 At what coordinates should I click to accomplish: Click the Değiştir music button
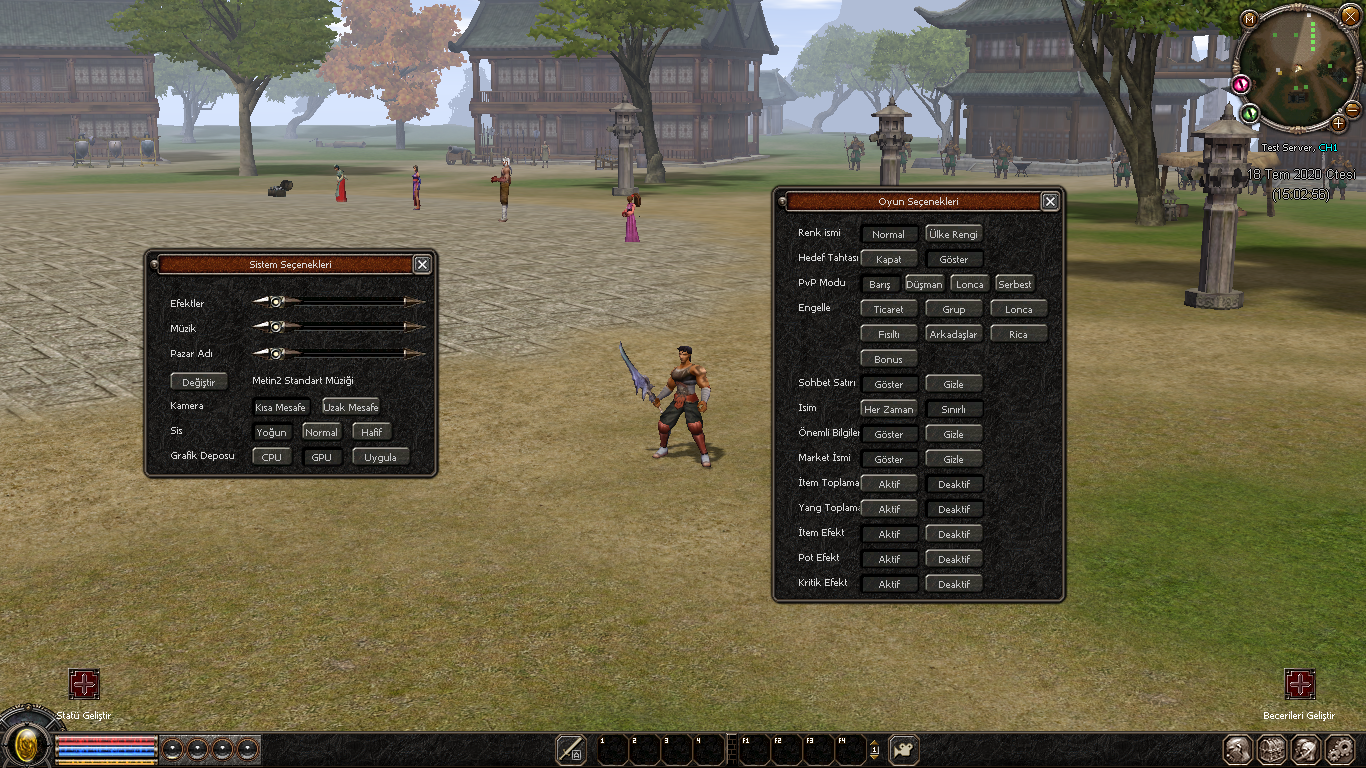(x=199, y=382)
